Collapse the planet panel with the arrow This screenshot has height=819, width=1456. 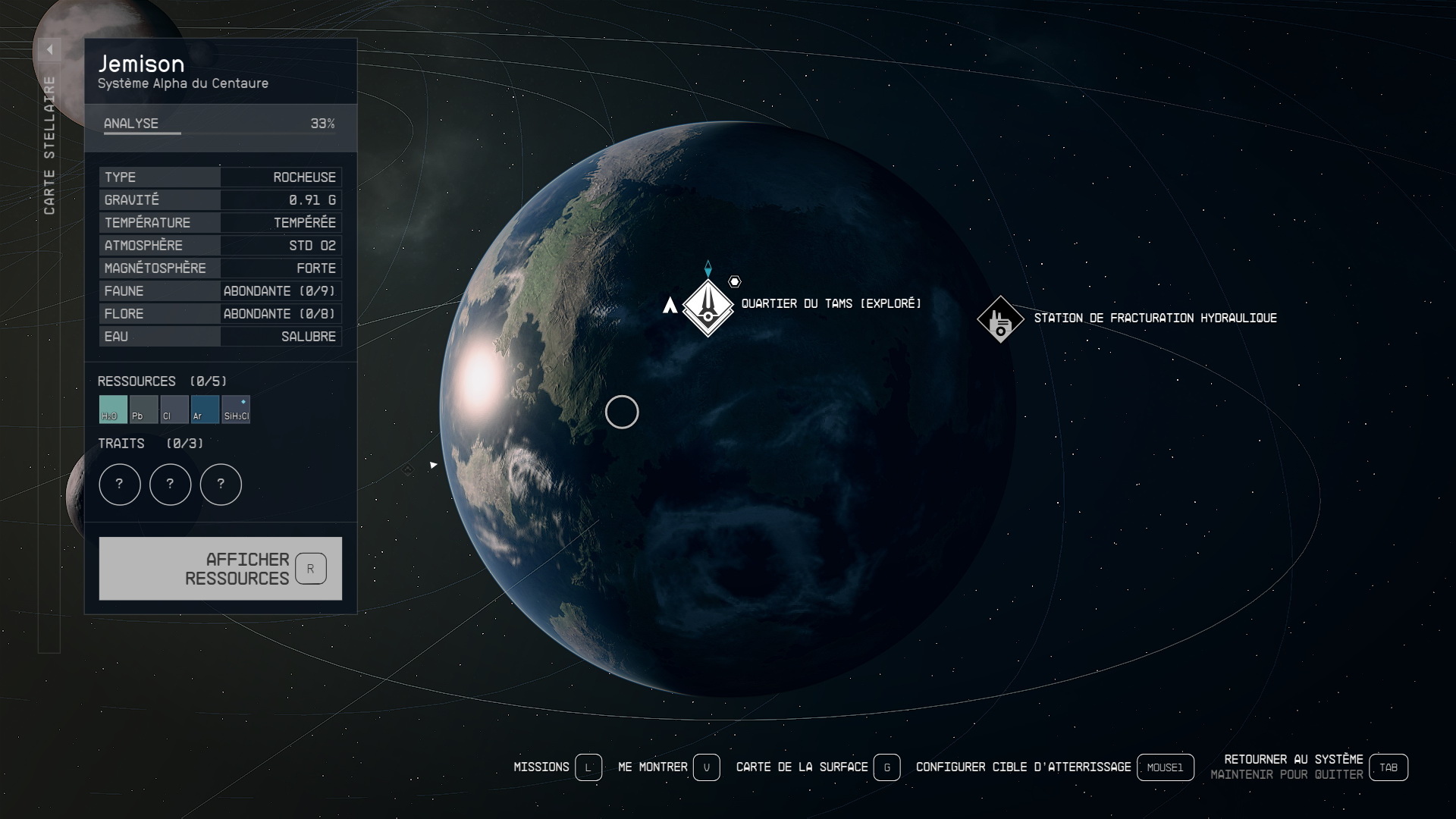click(x=49, y=50)
